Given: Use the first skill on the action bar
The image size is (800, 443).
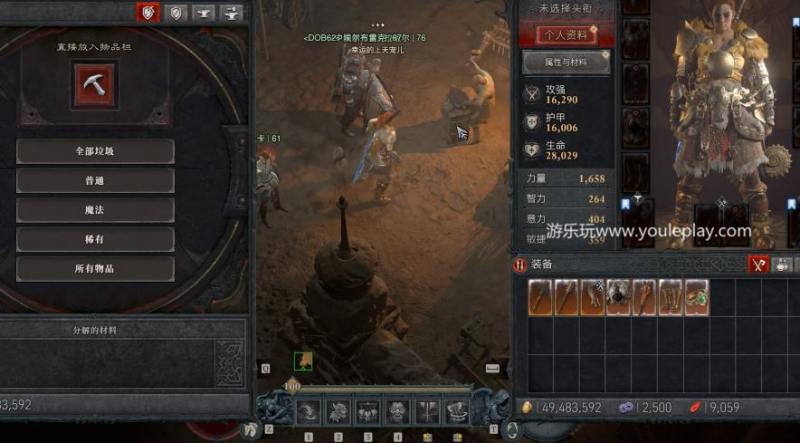Looking at the screenshot, I should pos(308,412).
